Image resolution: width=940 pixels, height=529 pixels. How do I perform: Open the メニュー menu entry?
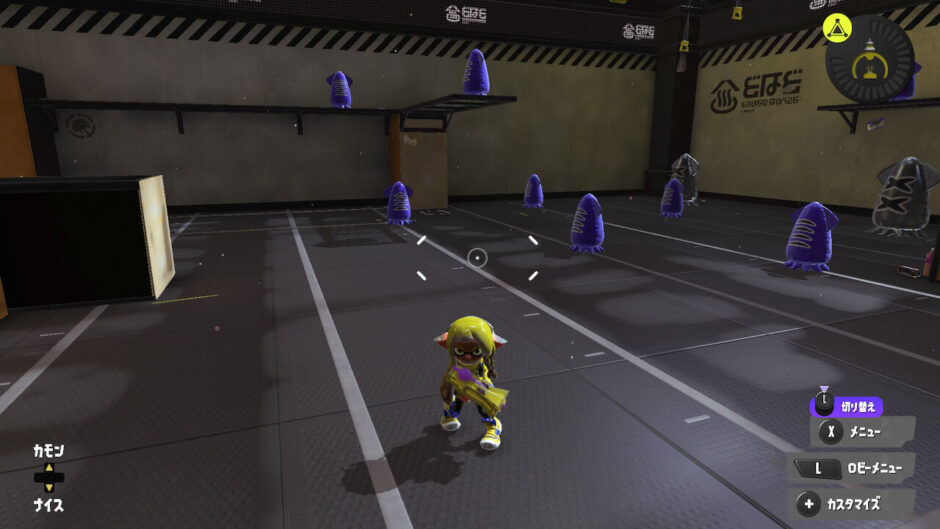(862, 432)
